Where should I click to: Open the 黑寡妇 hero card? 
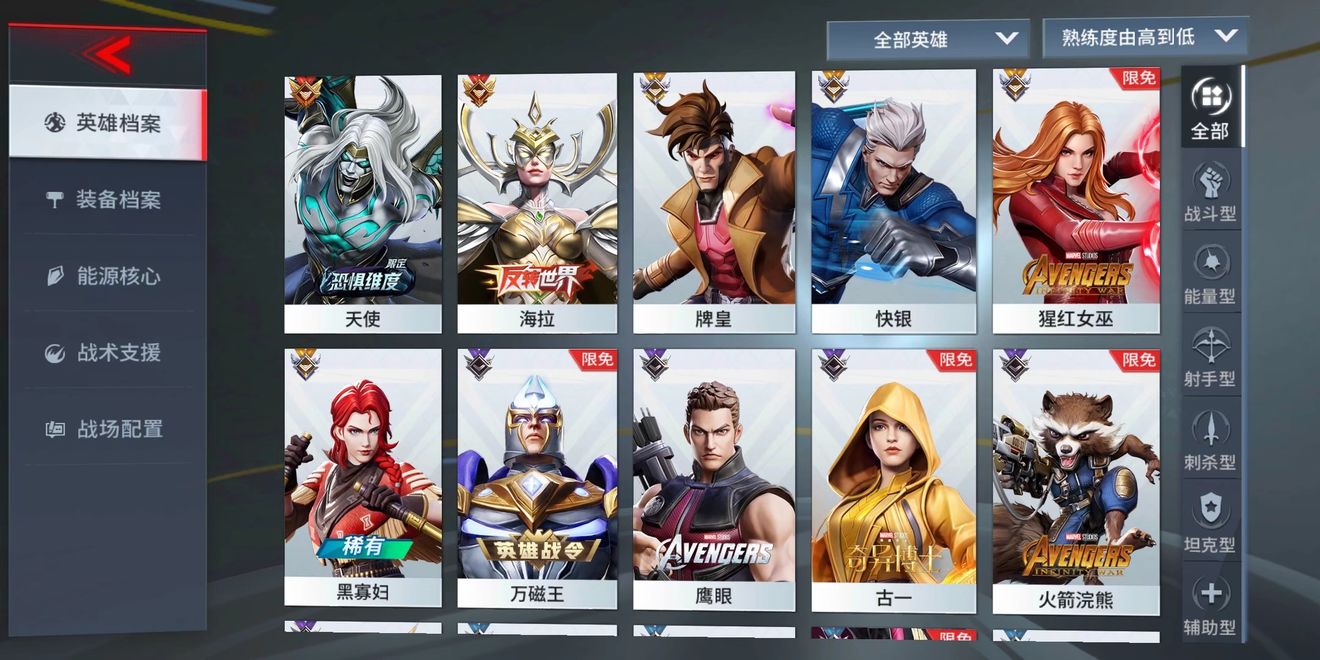point(363,478)
